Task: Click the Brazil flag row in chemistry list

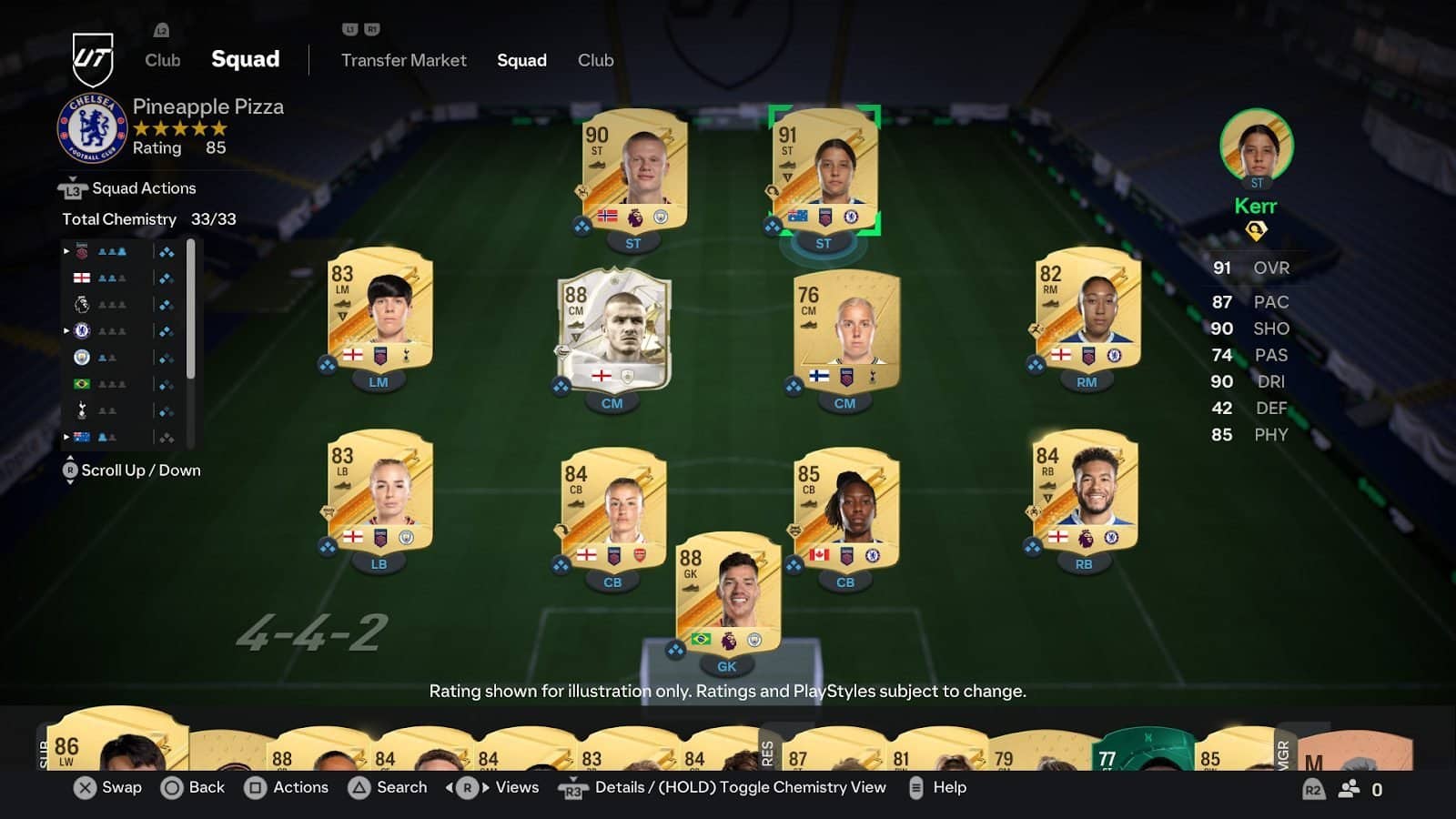Action: [x=82, y=384]
